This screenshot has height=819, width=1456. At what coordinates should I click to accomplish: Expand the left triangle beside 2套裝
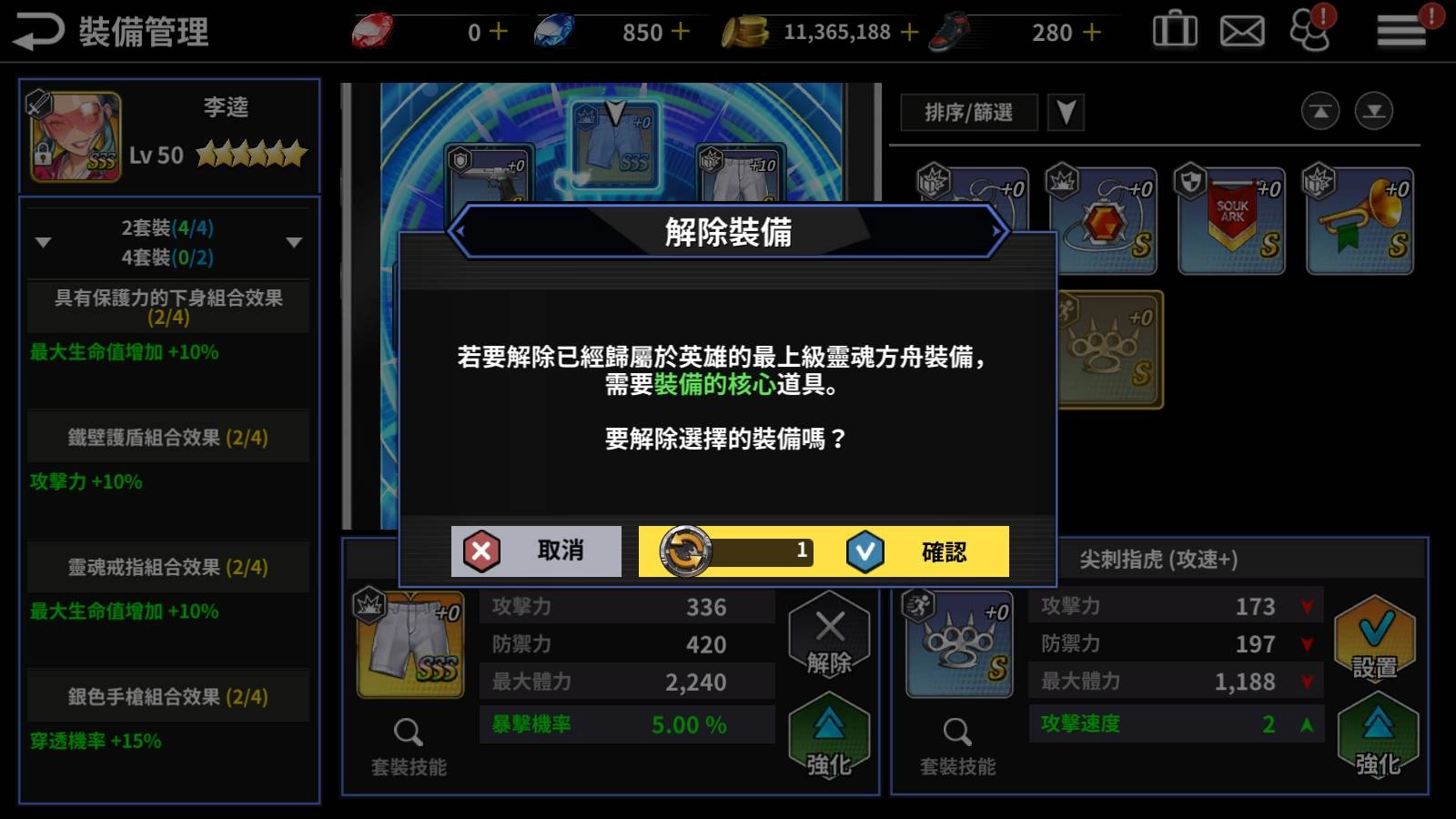point(41,242)
